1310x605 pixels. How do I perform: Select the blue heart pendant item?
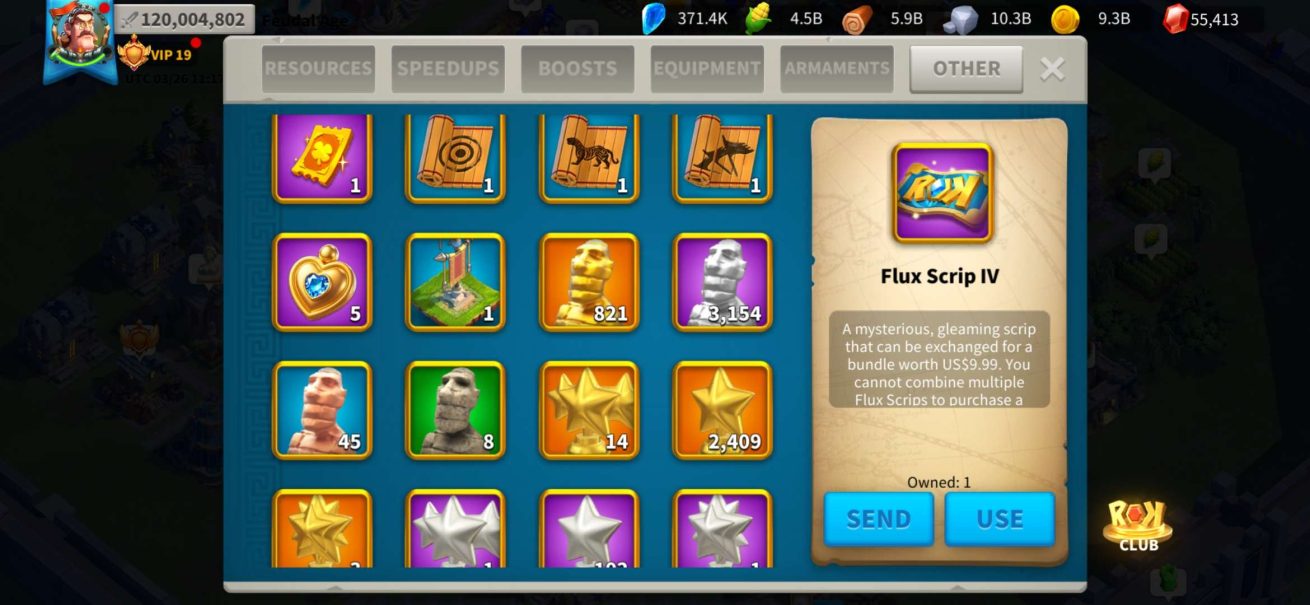point(322,282)
